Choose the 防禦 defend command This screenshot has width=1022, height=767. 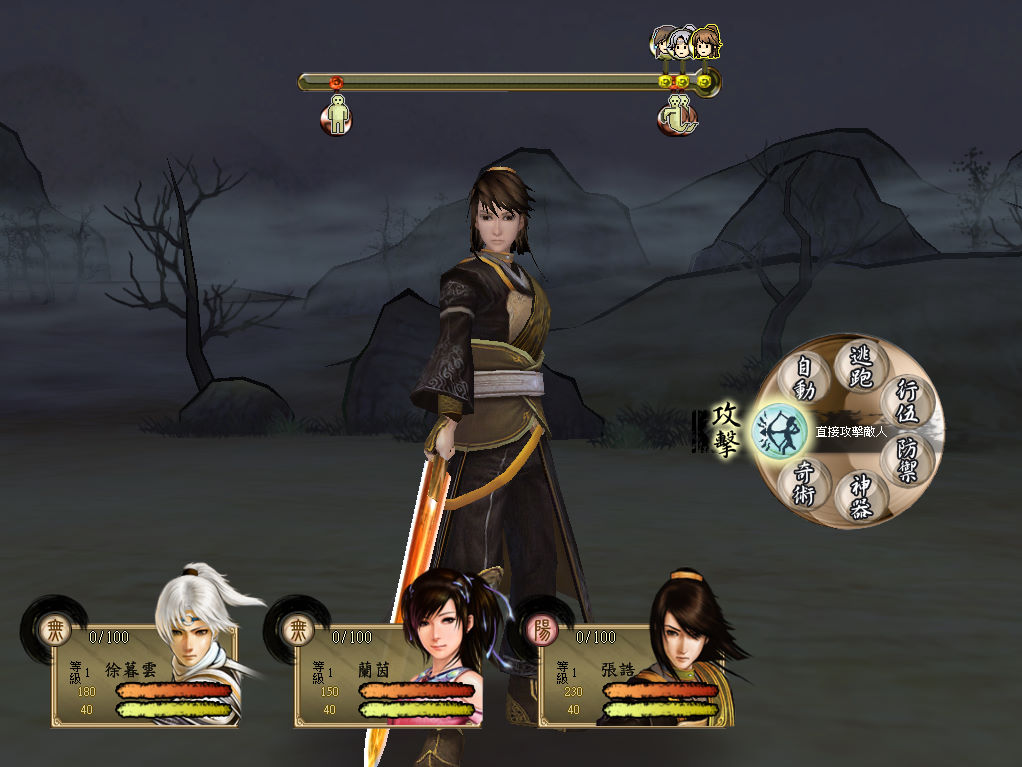(x=908, y=460)
